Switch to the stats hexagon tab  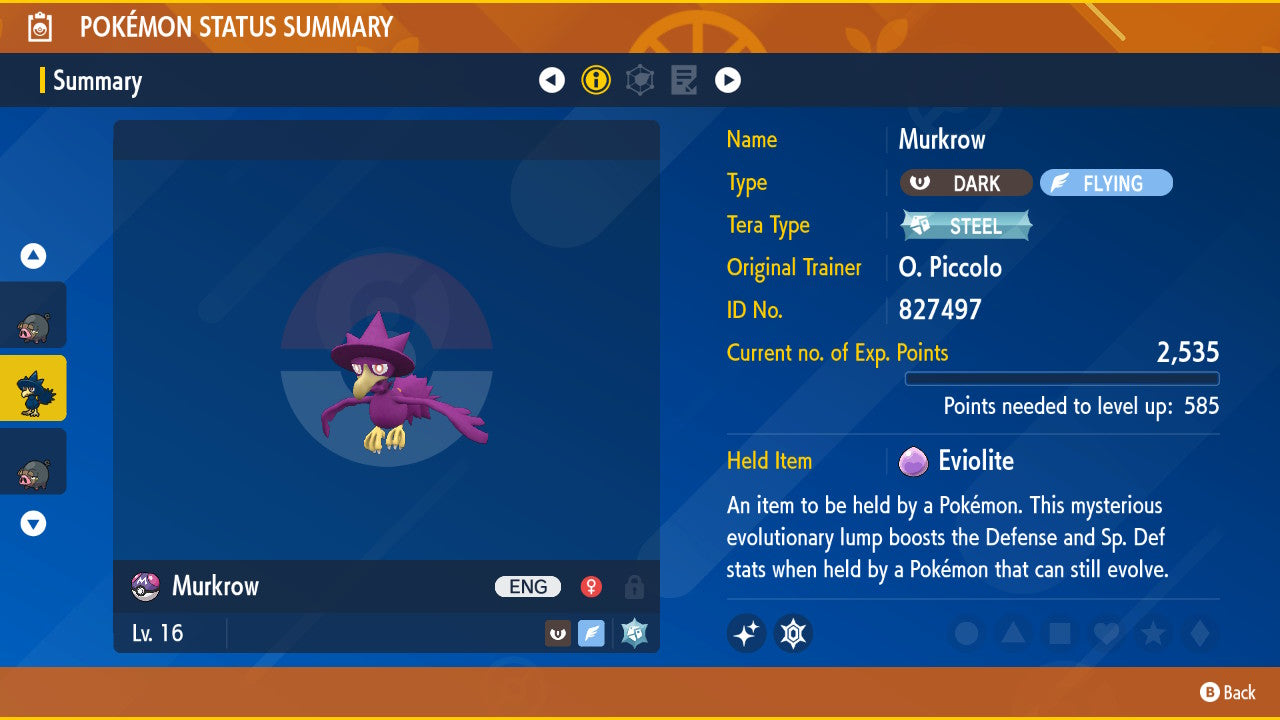point(640,80)
